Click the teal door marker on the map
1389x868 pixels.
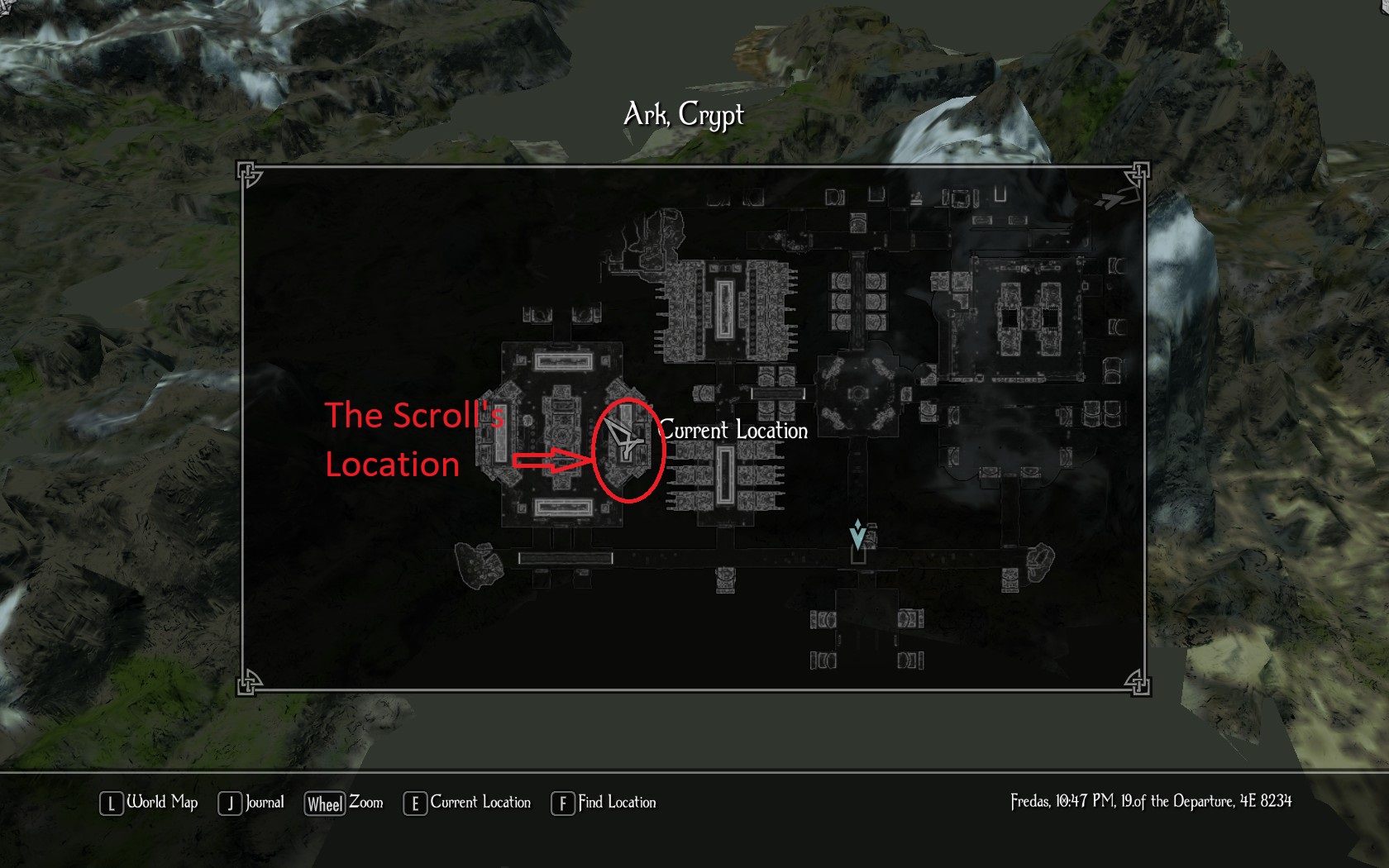coord(858,534)
